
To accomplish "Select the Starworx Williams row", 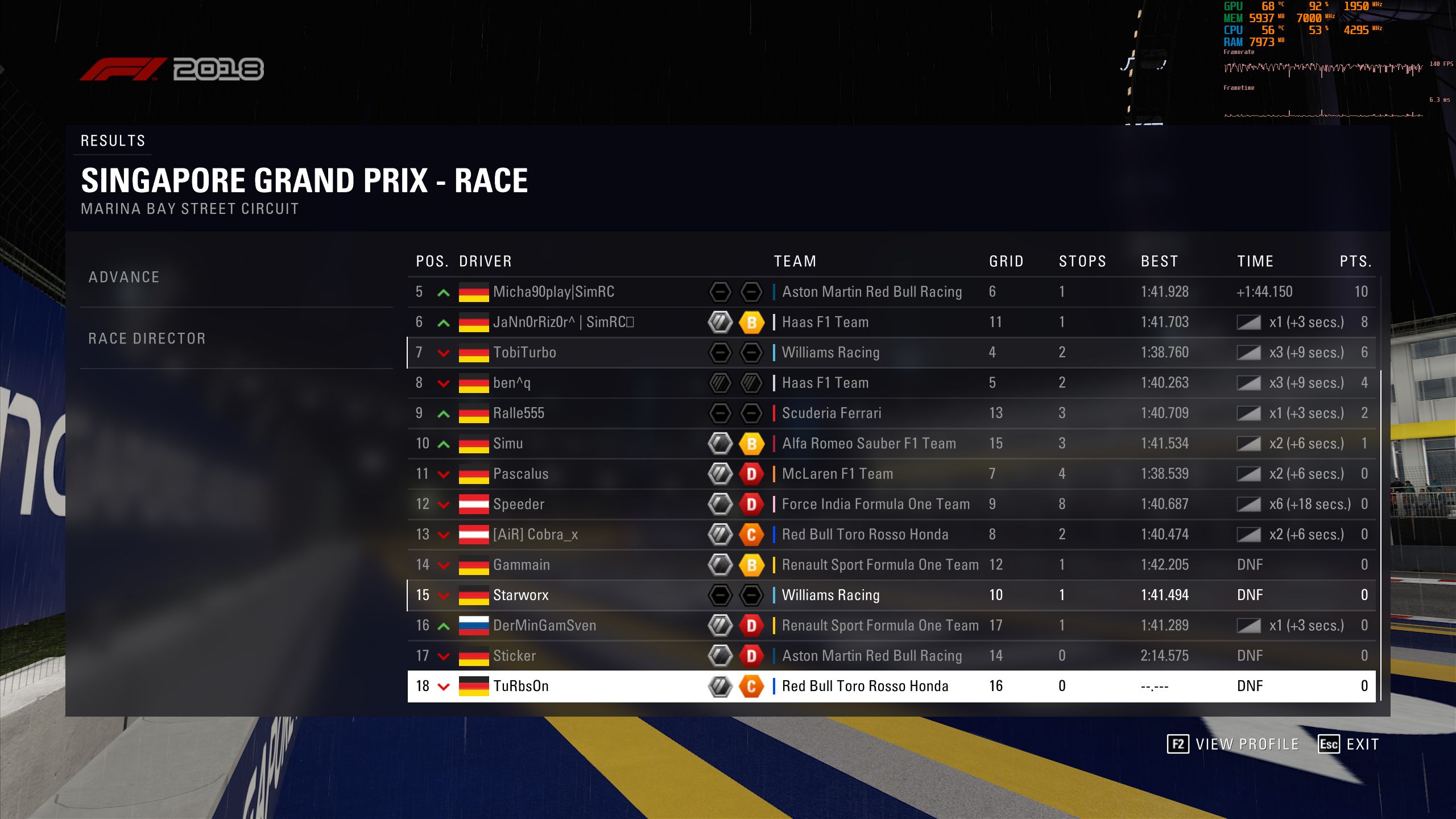I will (x=520, y=595).
